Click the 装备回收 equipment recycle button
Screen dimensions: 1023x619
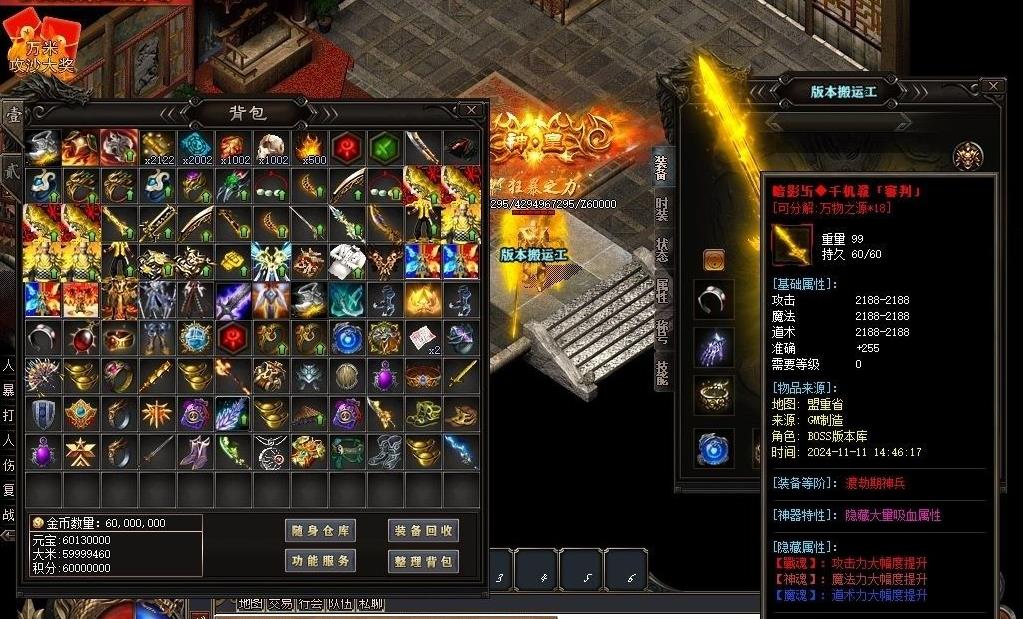click(x=423, y=531)
